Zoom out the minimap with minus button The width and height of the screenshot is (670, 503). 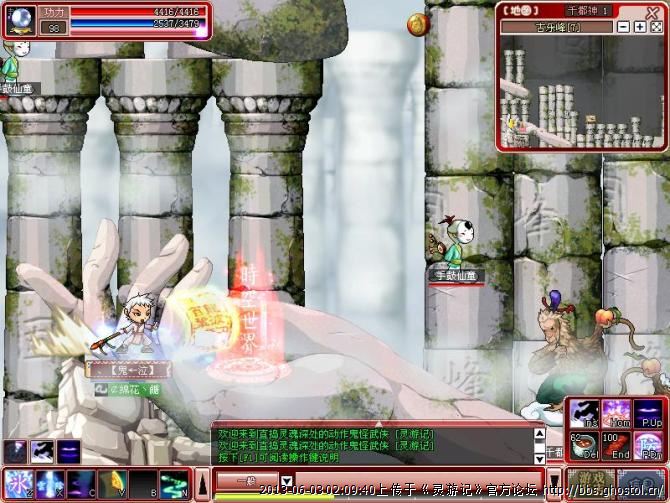coord(624,27)
